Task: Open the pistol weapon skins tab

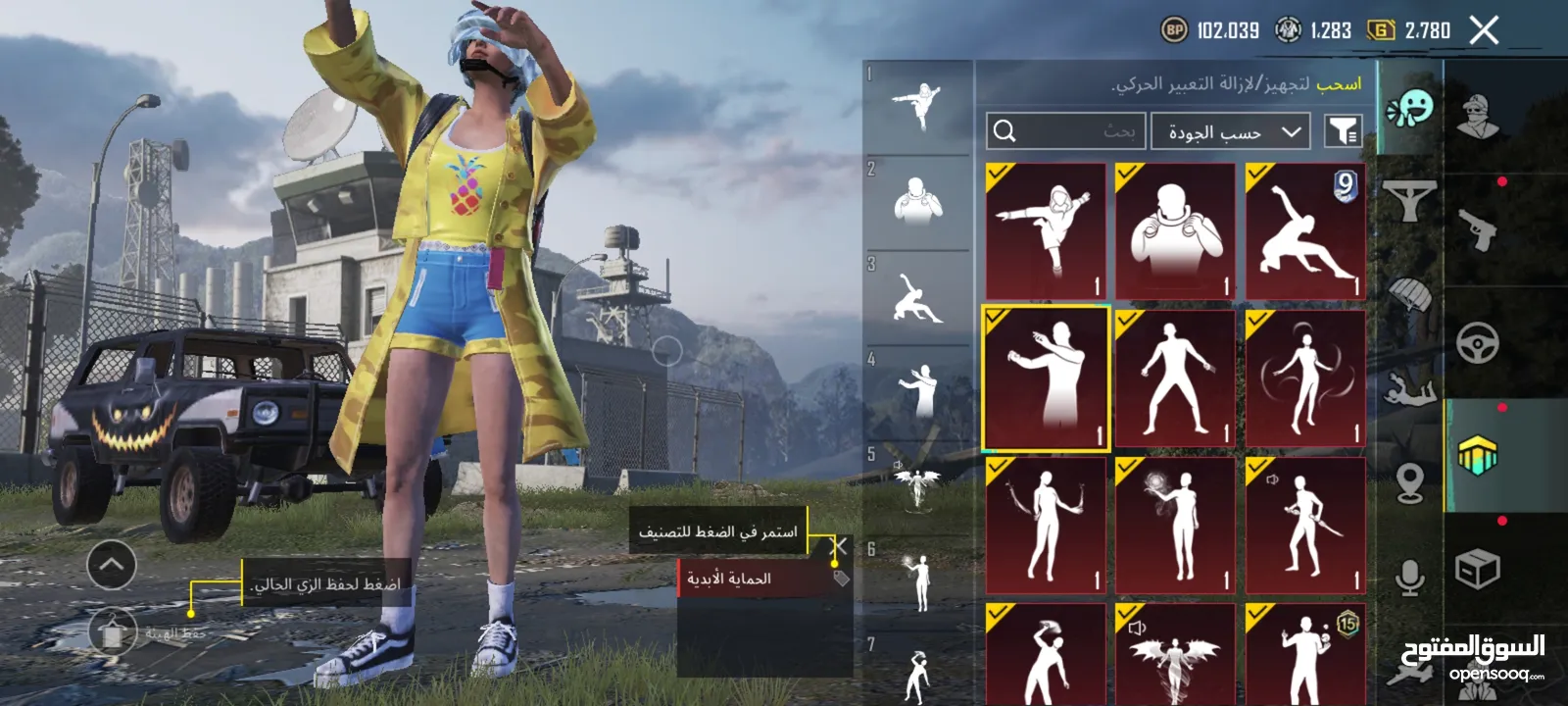Action: (1480, 229)
